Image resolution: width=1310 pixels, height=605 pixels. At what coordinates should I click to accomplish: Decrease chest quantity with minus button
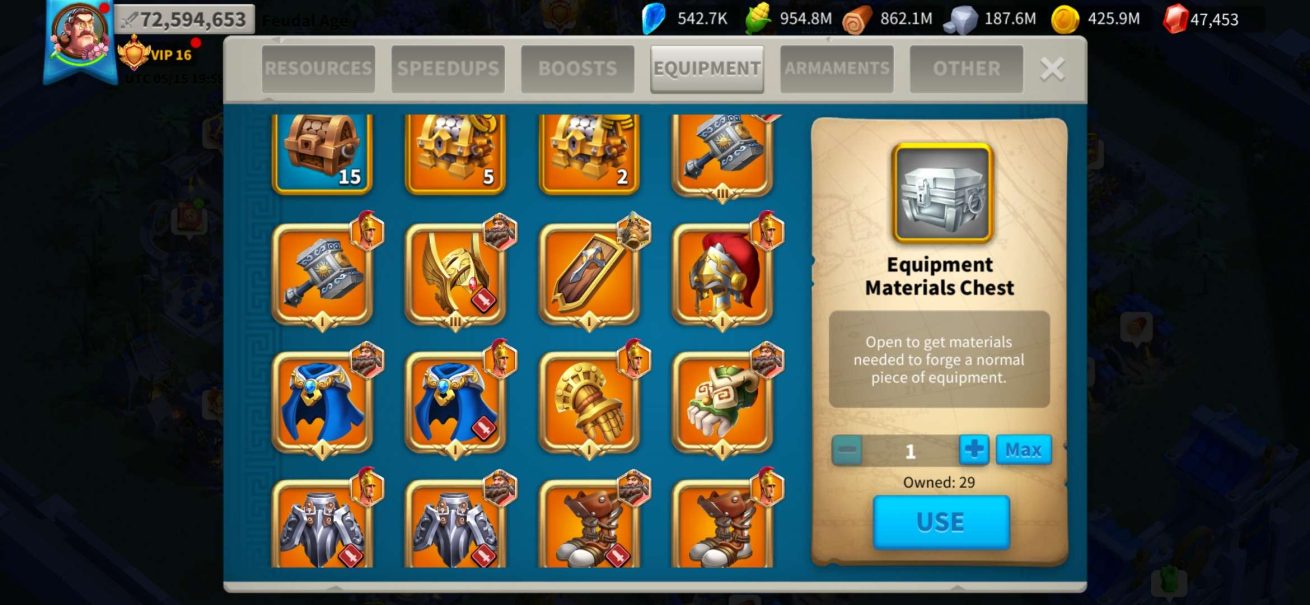[x=847, y=450]
